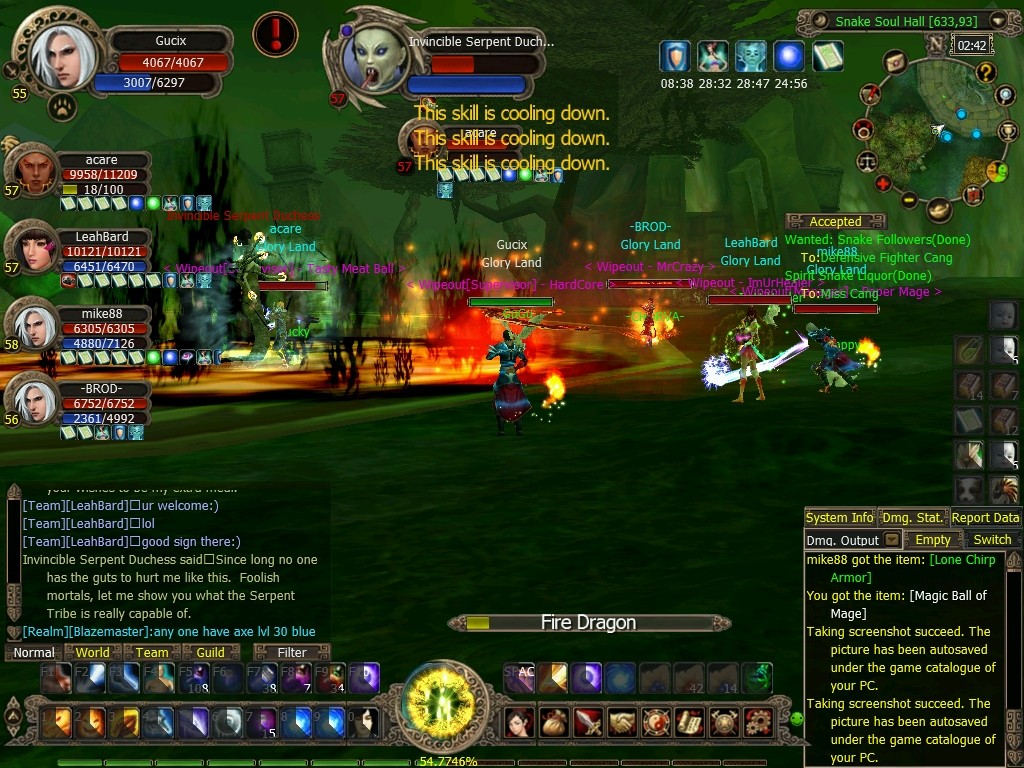Click the Switch button in damage panel
The width and height of the screenshot is (1024, 768).
pyautogui.click(x=992, y=539)
